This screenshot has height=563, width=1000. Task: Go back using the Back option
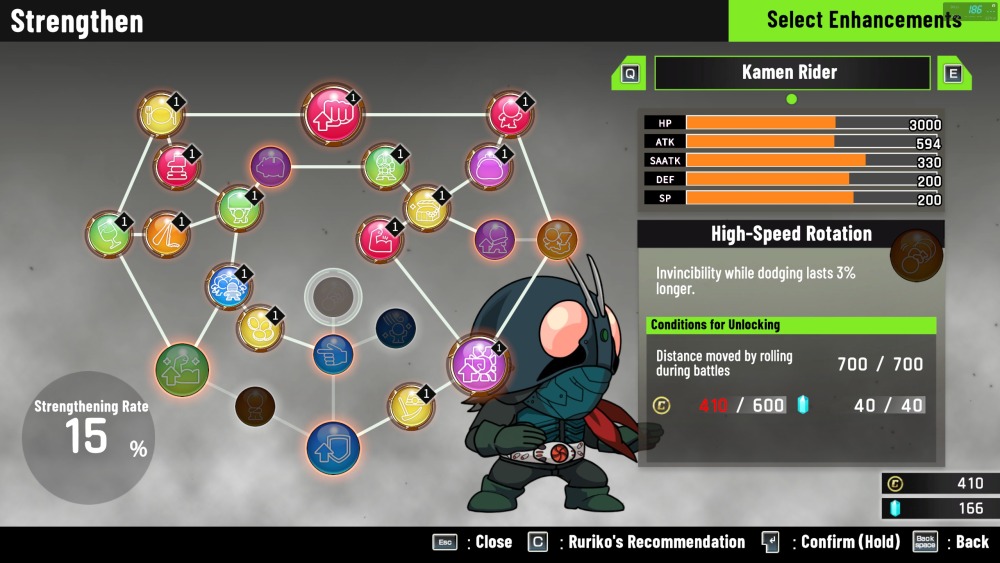pos(925,542)
